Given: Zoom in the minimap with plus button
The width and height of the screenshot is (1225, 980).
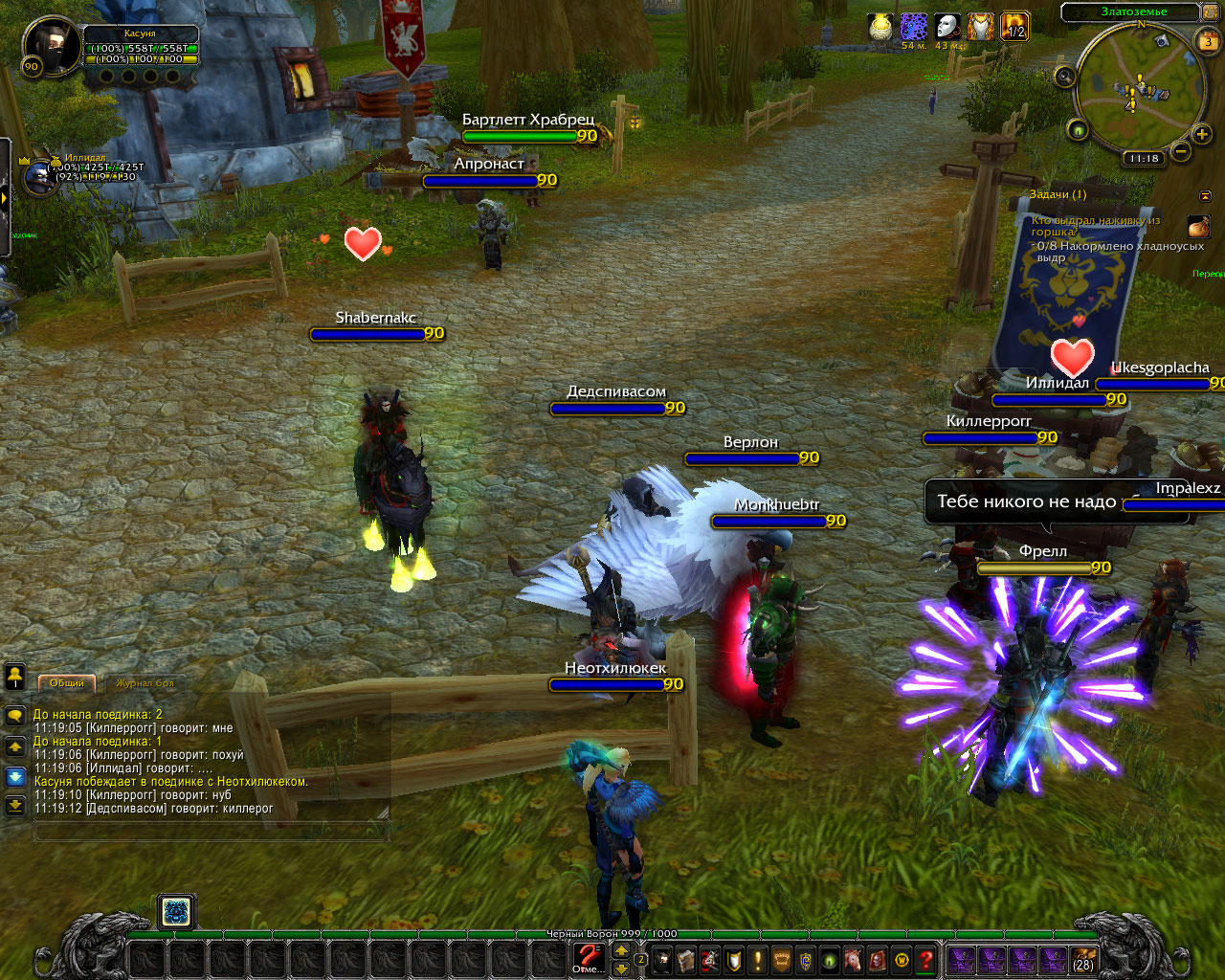Looking at the screenshot, I should (x=1202, y=134).
